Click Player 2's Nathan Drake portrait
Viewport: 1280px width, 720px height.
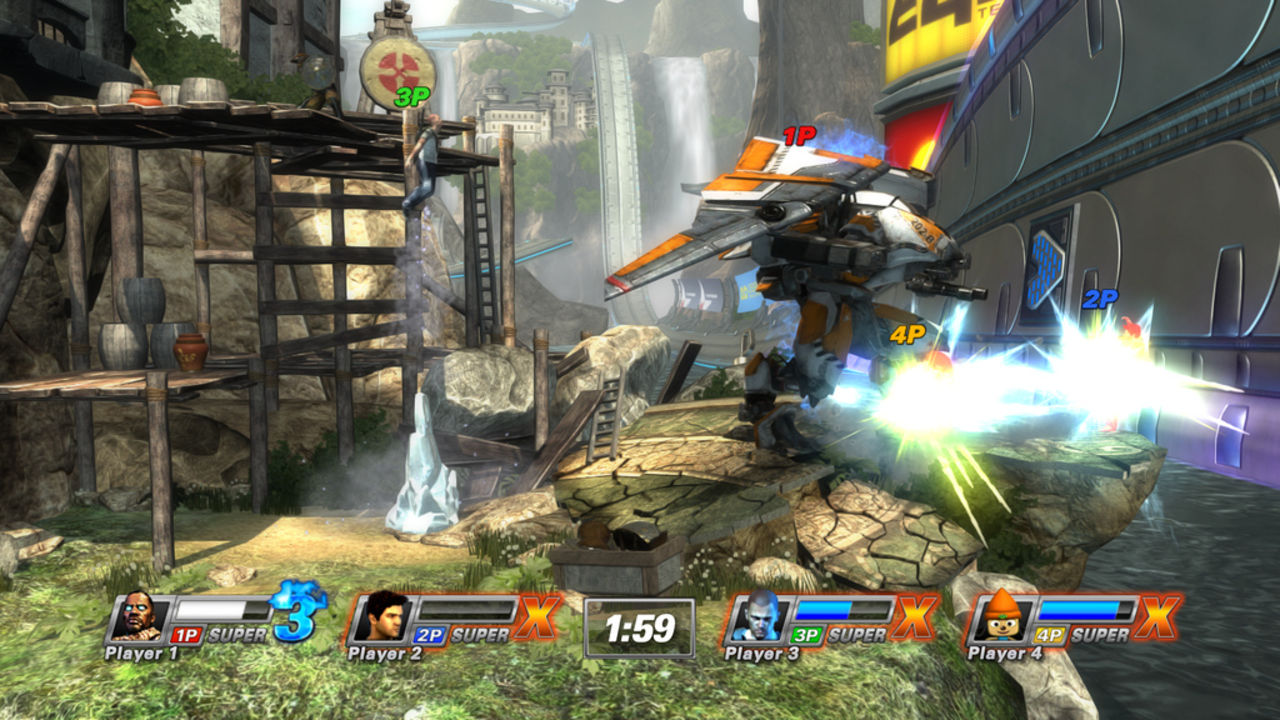tap(383, 617)
